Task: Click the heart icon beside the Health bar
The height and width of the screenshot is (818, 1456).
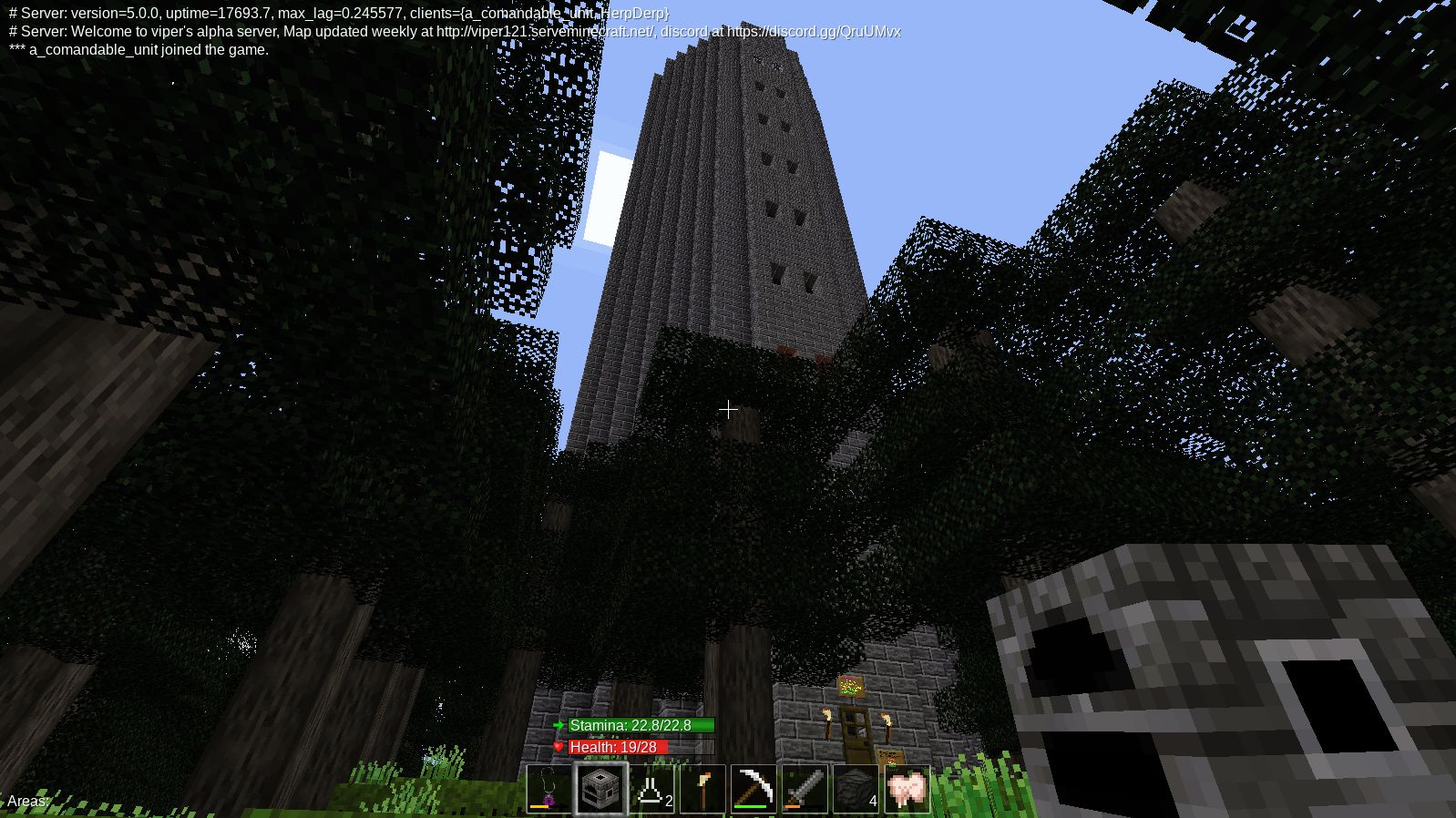Action: pyautogui.click(x=559, y=747)
